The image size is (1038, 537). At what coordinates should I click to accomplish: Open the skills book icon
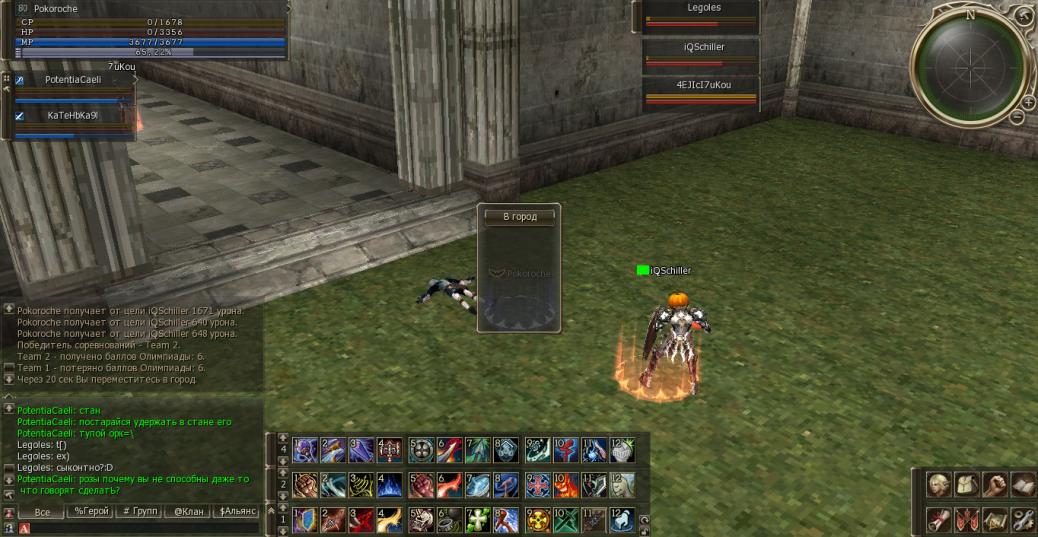pyautogui.click(x=1021, y=485)
